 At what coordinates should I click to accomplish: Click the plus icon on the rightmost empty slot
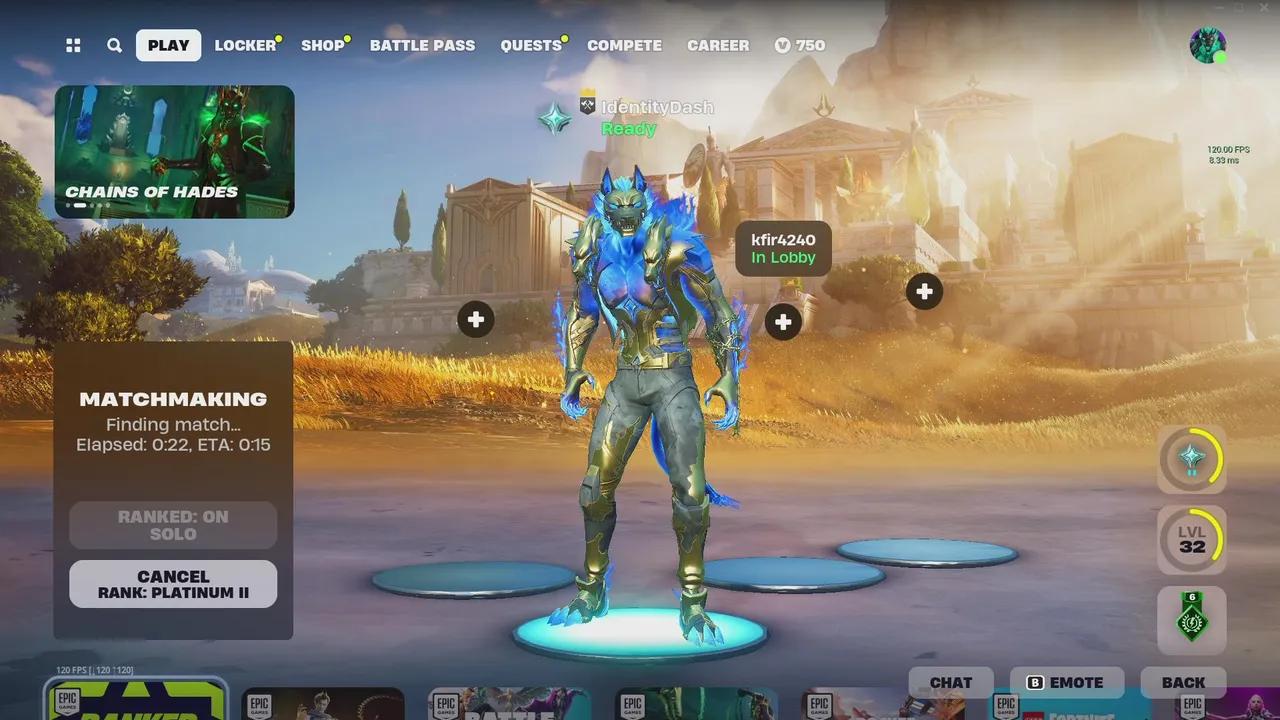924,291
